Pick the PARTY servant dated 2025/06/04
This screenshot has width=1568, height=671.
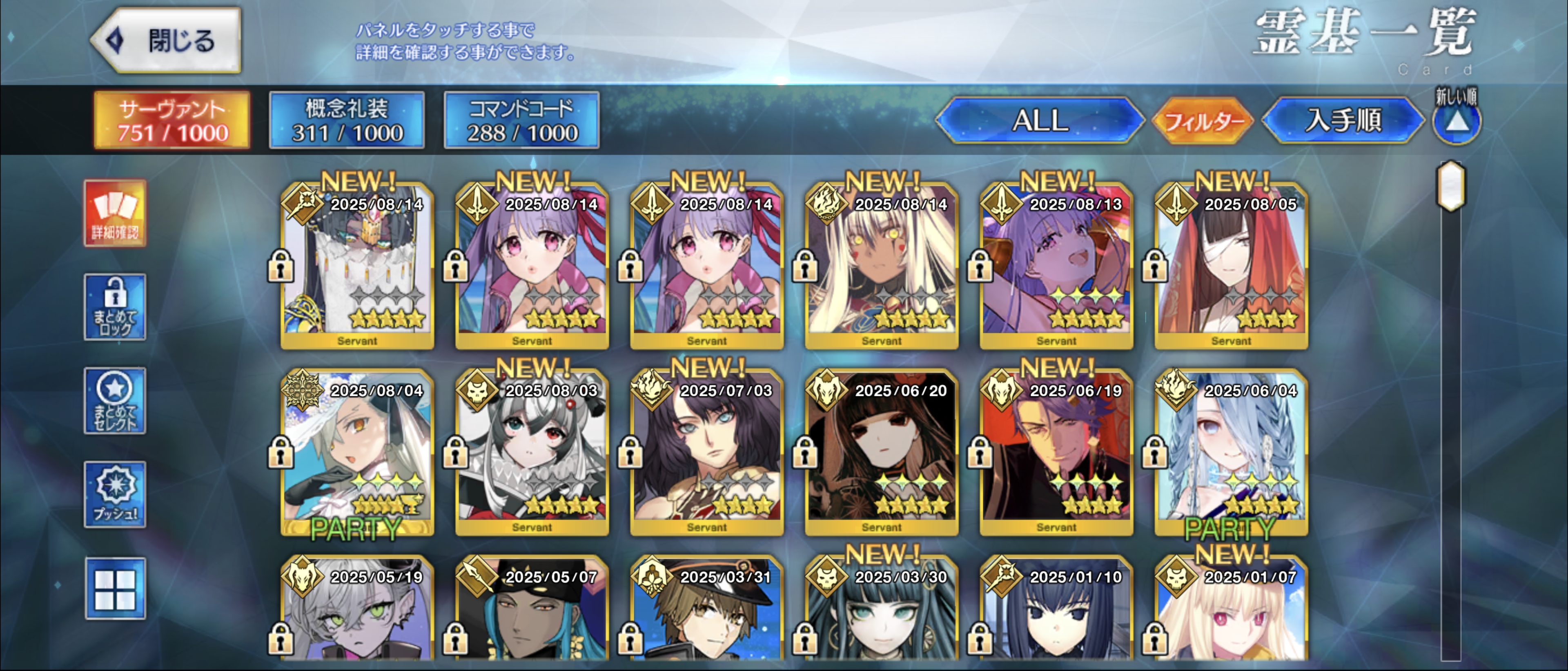pyautogui.click(x=1231, y=454)
